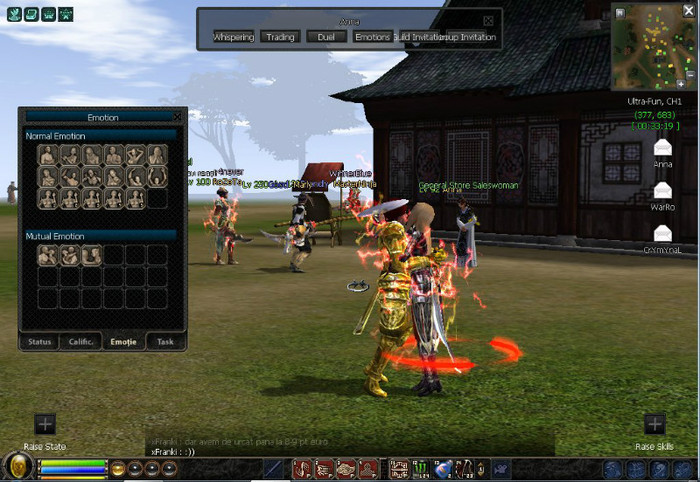Click the first red skill on the hotbar
The height and width of the screenshot is (482, 700).
point(301,468)
